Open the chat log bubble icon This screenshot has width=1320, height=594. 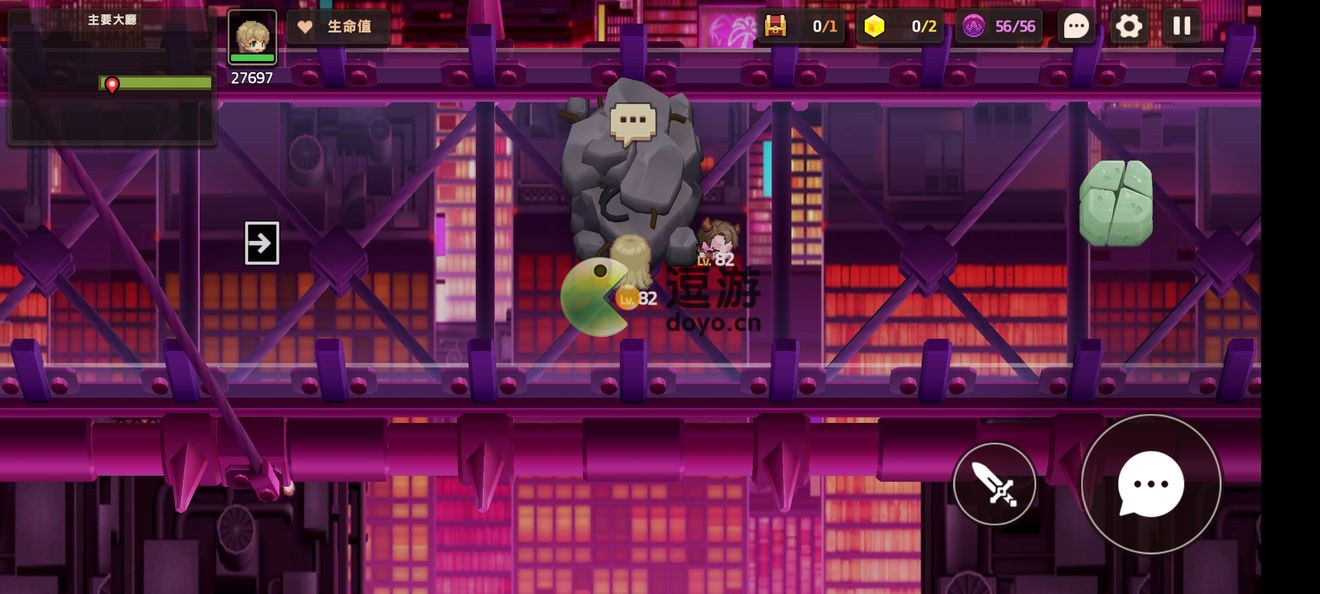1076,26
